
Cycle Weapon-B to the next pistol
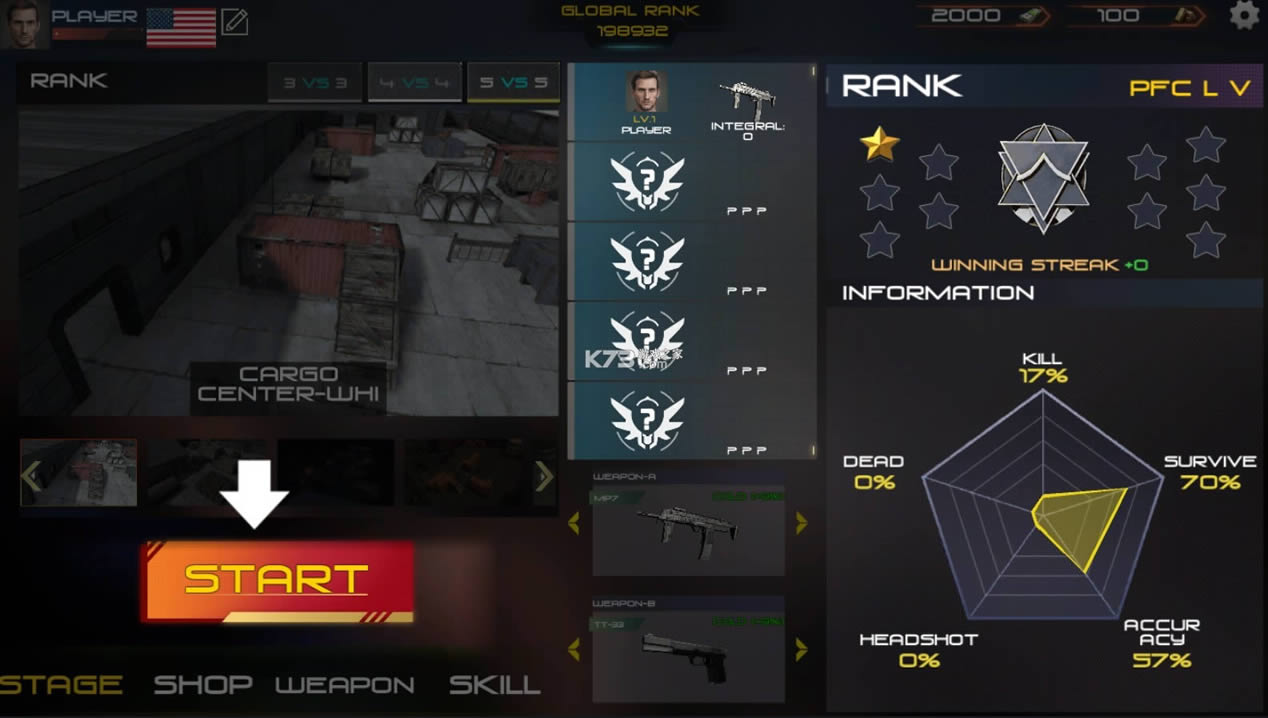point(801,650)
